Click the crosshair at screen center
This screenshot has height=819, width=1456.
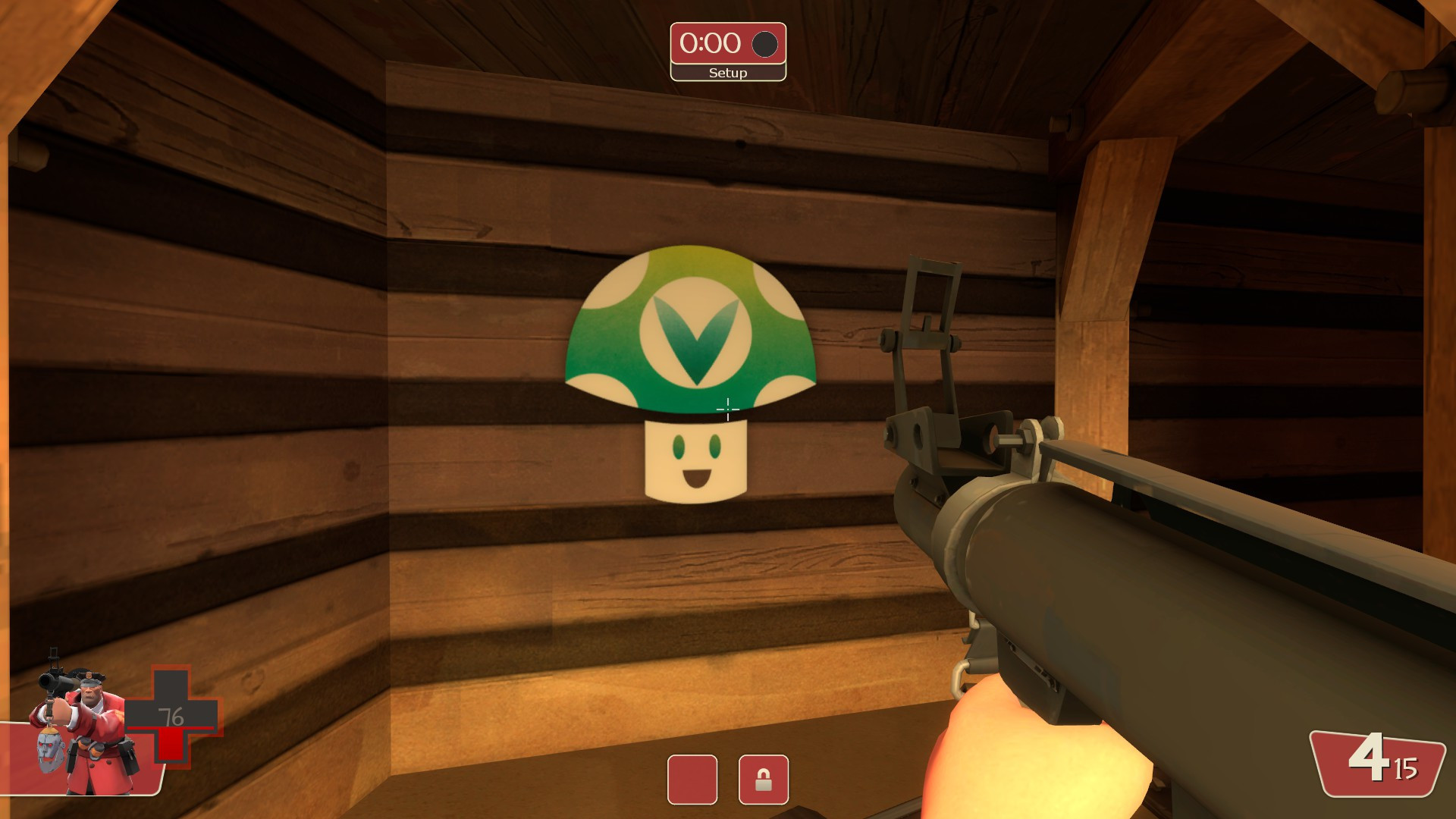pos(726,411)
